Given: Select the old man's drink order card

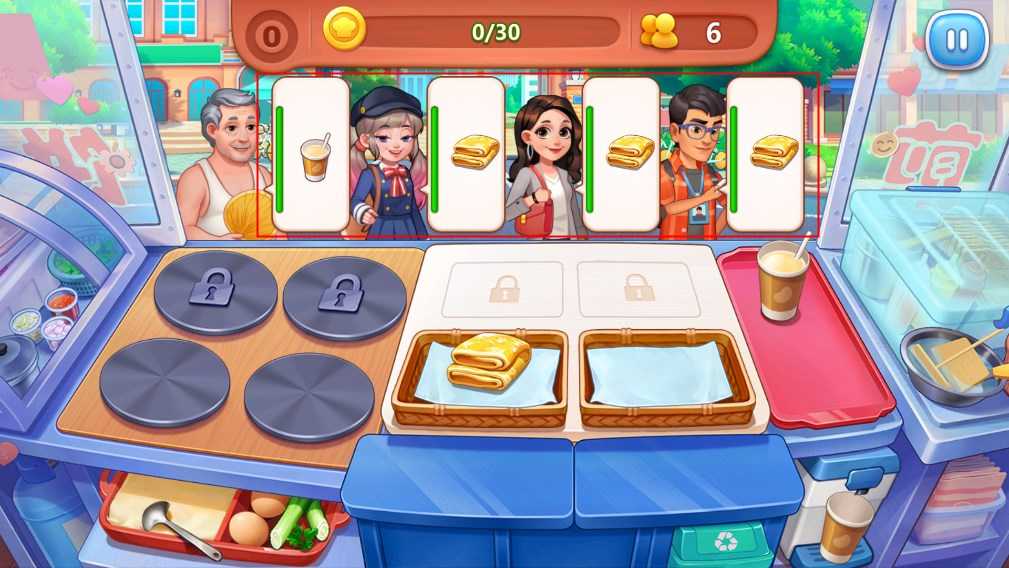Looking at the screenshot, I should (311, 155).
